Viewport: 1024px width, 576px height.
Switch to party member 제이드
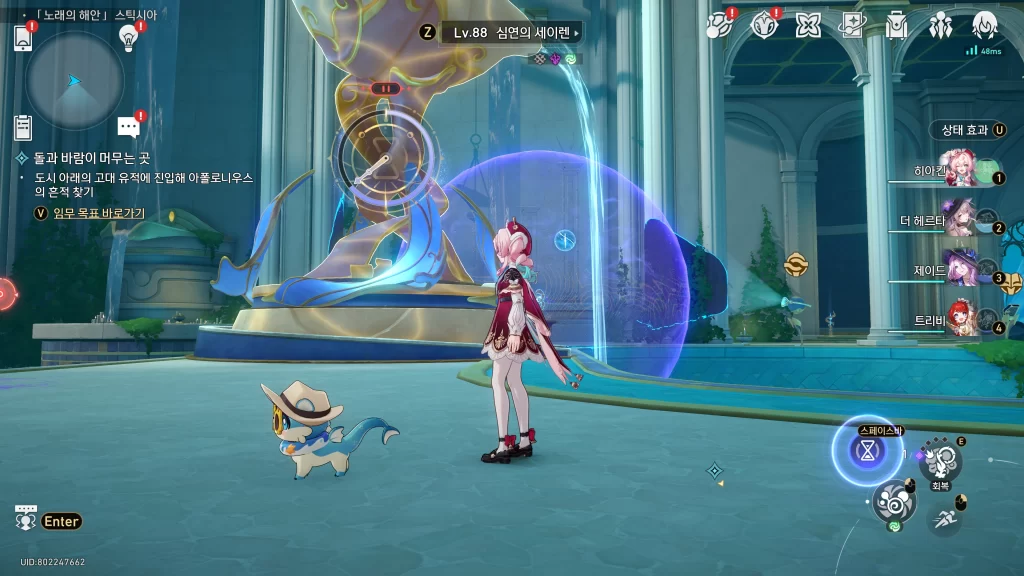pos(962,271)
